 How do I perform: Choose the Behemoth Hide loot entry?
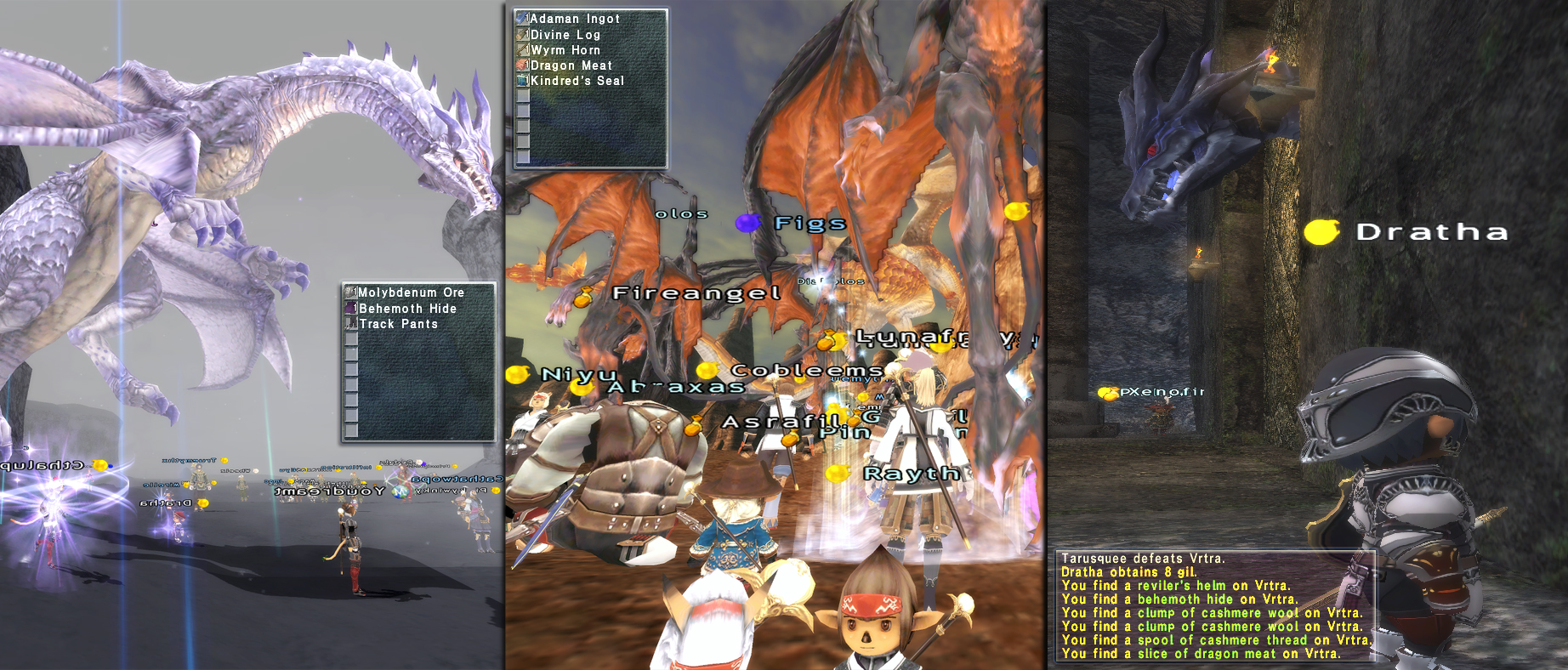click(407, 309)
